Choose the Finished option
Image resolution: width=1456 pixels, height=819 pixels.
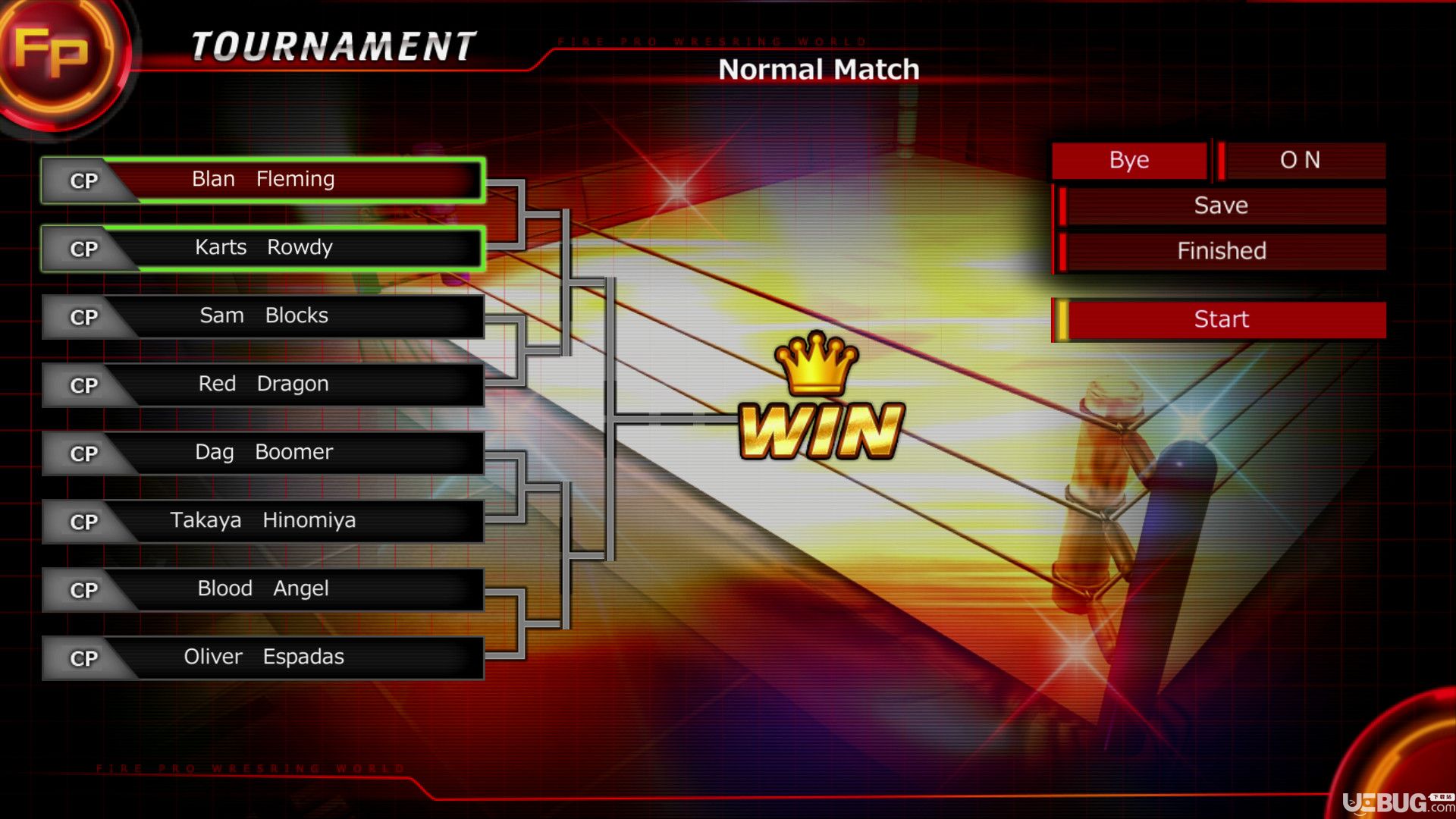coord(1220,251)
